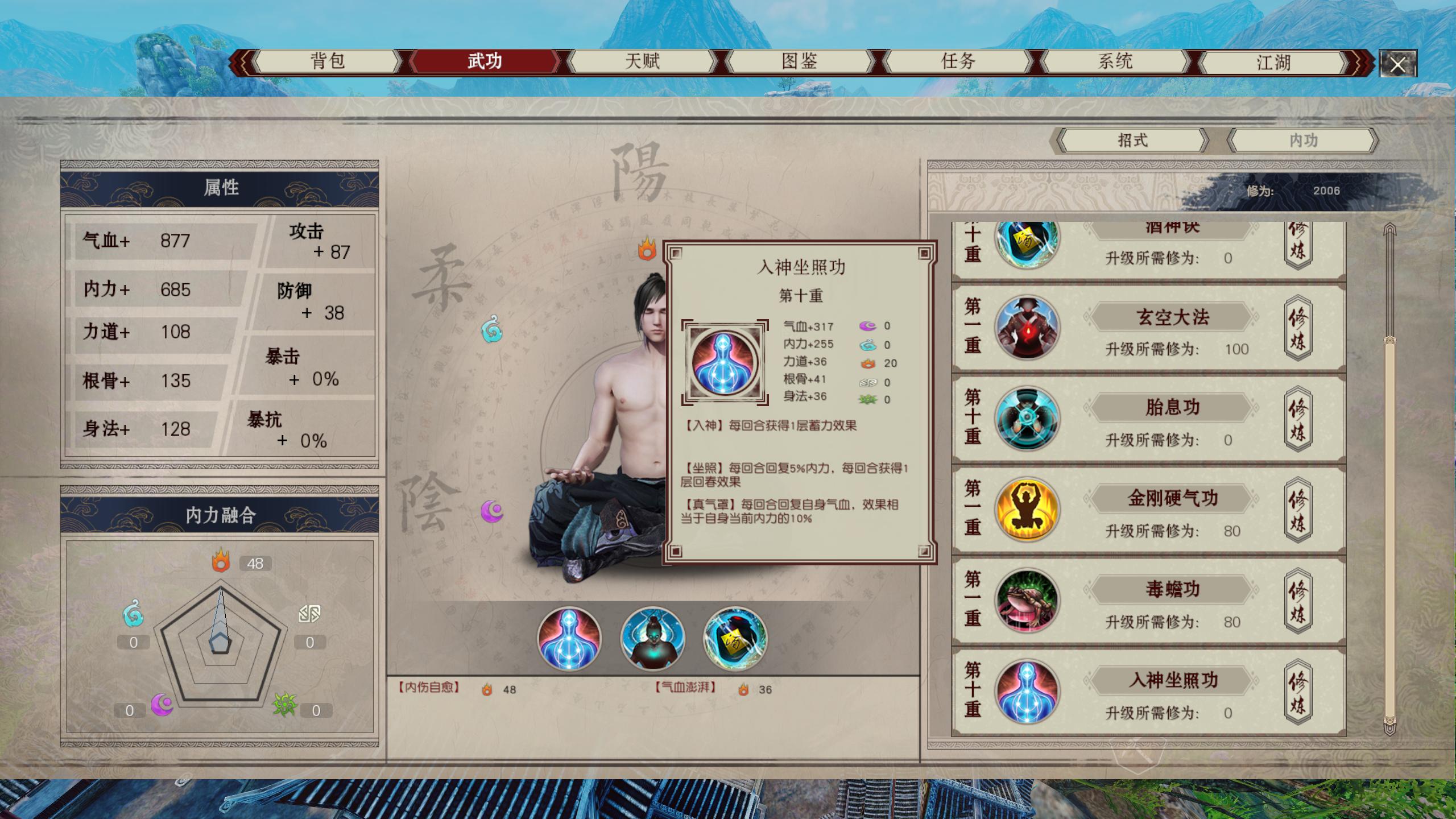Close the menu with the X button
This screenshot has width=1456, height=819.
click(1397, 64)
